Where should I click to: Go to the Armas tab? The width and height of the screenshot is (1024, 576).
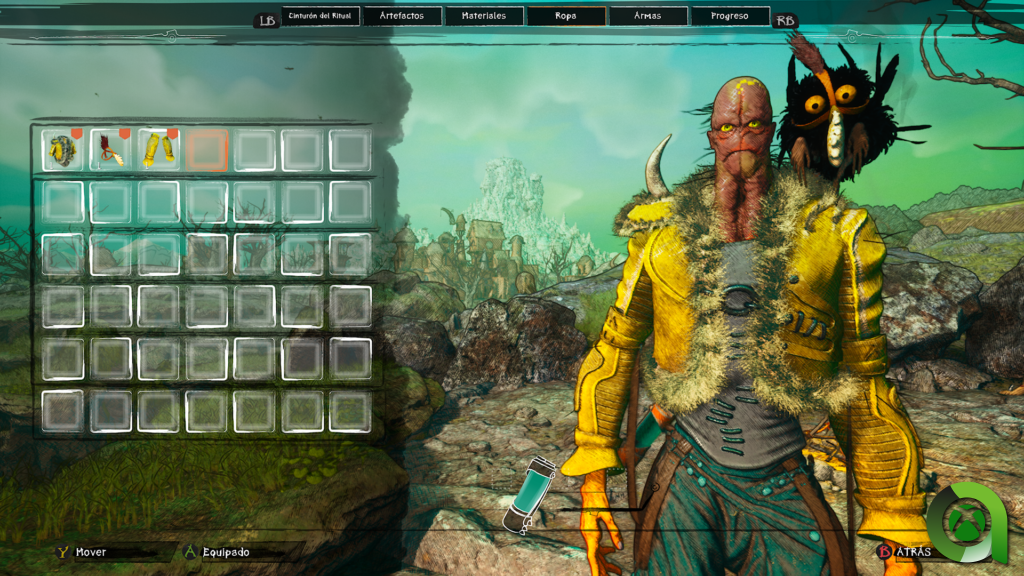tap(648, 16)
